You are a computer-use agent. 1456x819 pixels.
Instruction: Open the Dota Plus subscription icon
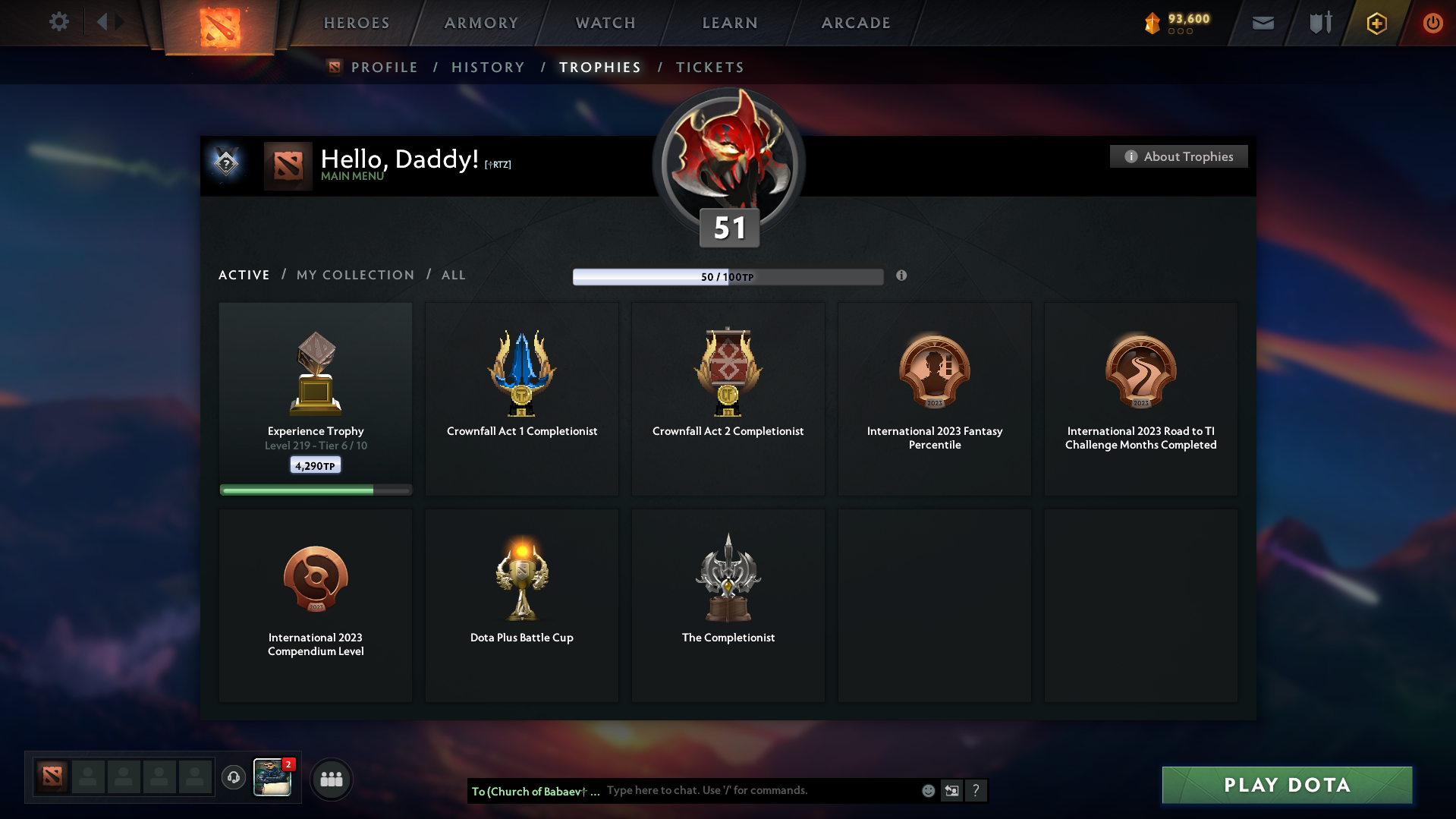point(1376,23)
